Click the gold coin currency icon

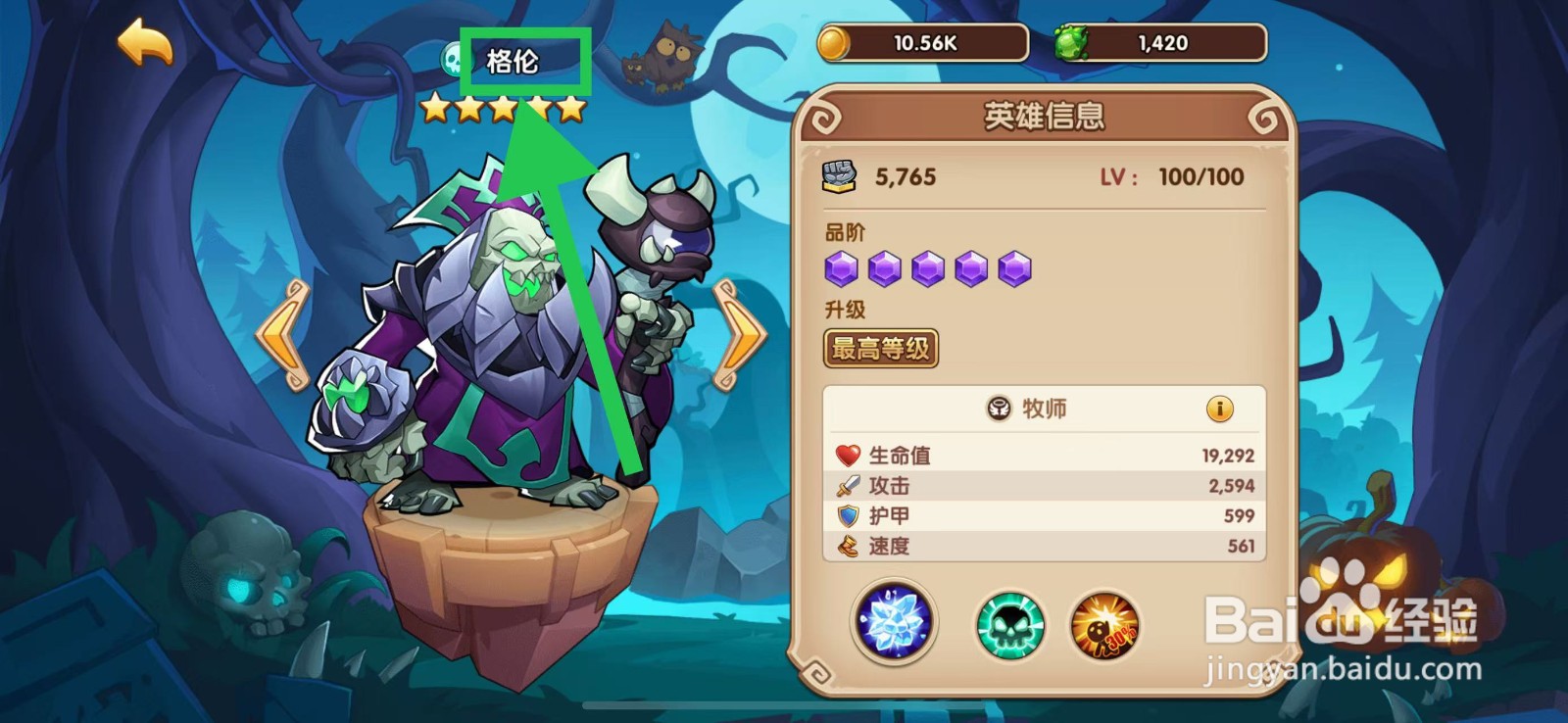click(834, 43)
